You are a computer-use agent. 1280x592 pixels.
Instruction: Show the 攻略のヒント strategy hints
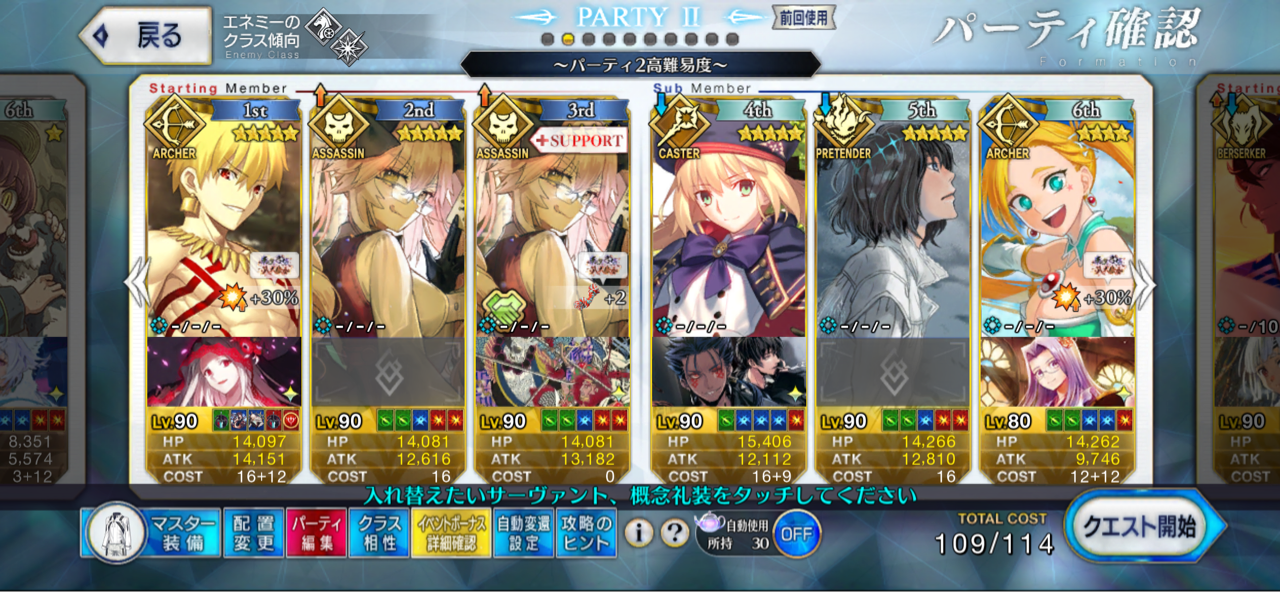[x=586, y=533]
